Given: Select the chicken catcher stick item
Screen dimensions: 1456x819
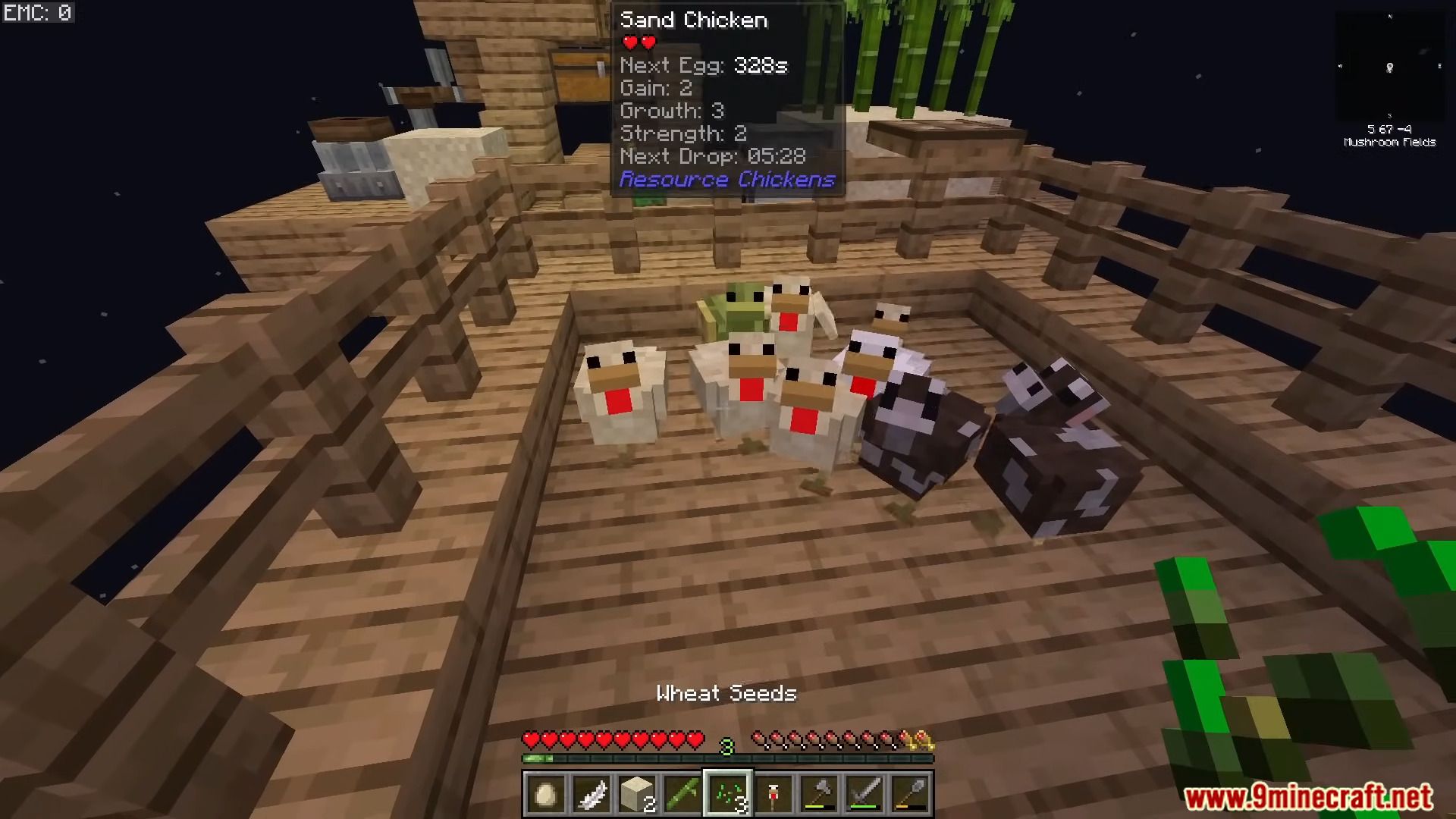Looking at the screenshot, I should tap(774, 794).
